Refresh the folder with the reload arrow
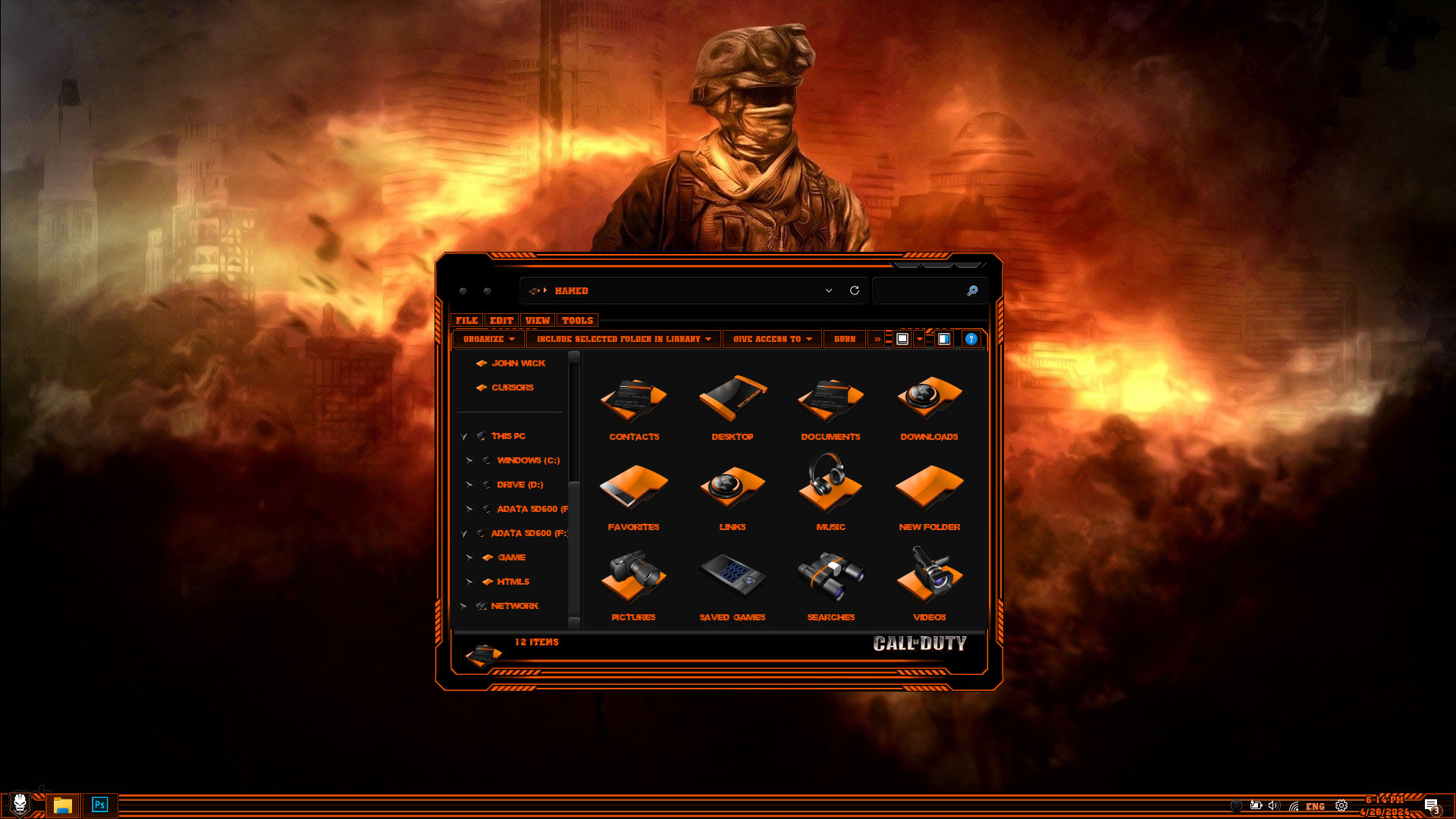Screen dimensions: 1456x819 pyautogui.click(x=855, y=290)
